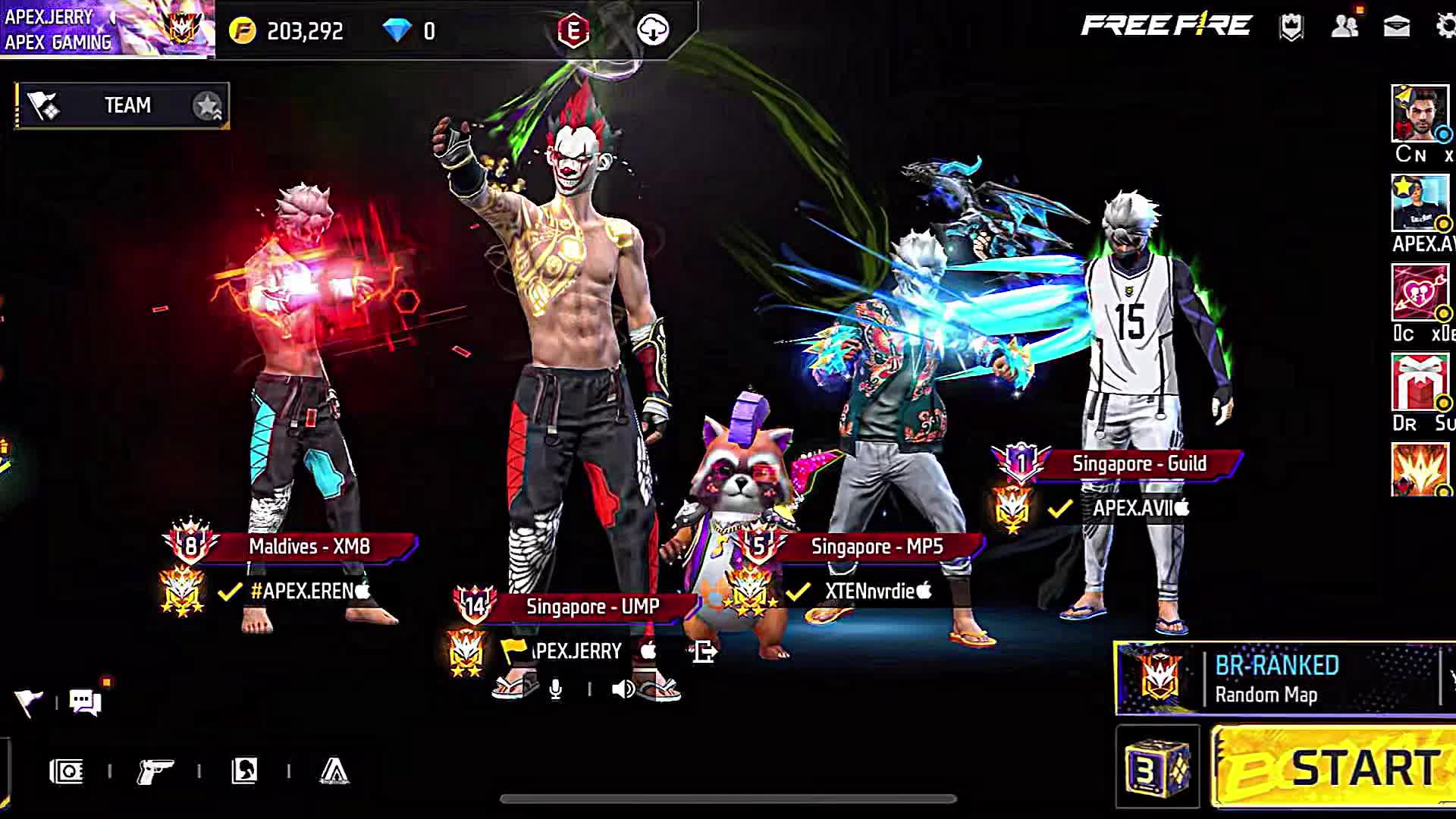Screen dimensions: 1456x819
Task: Open the number 3 loot crate
Action: click(1157, 767)
